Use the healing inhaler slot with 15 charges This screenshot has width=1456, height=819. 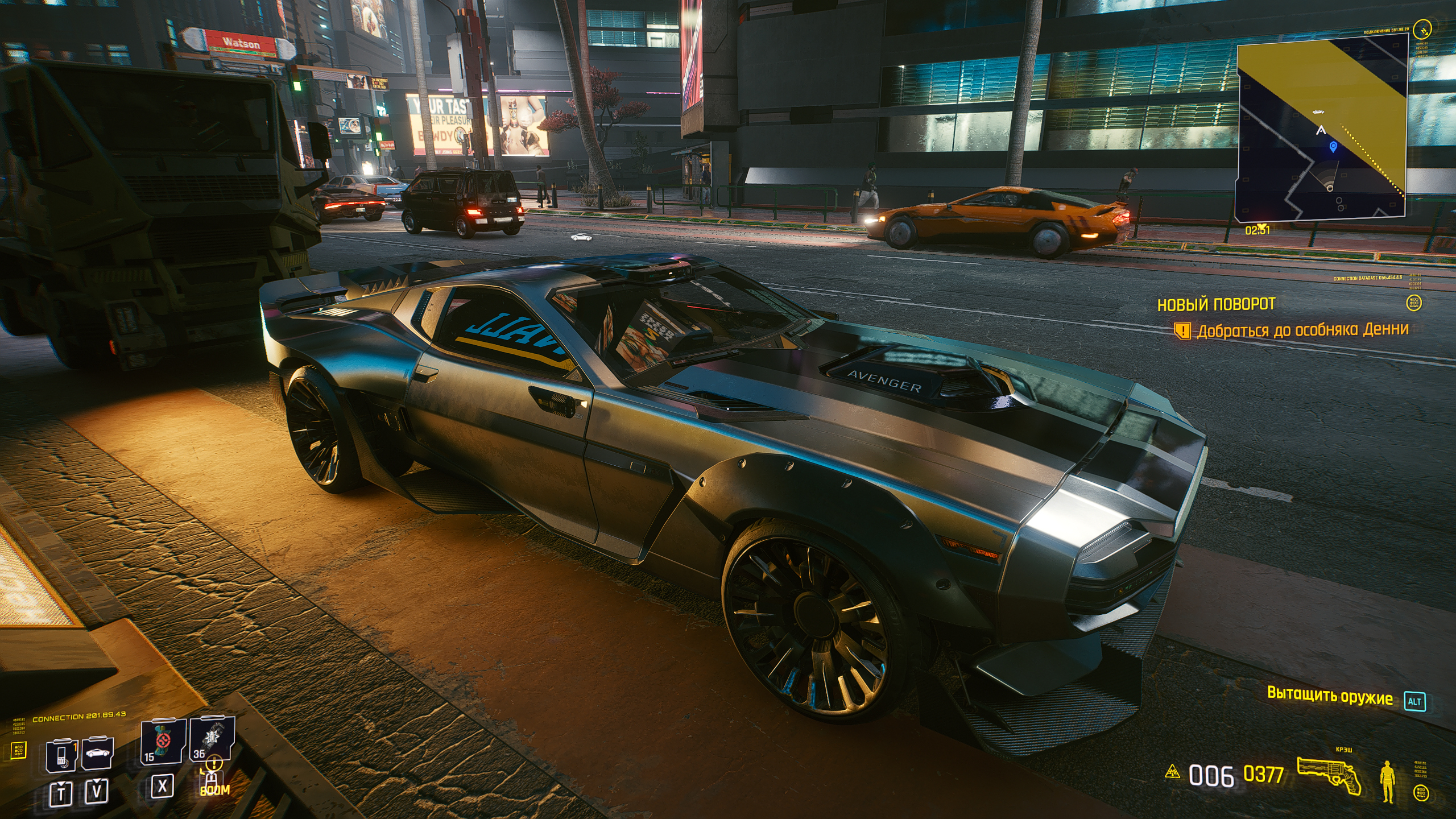pos(163,741)
